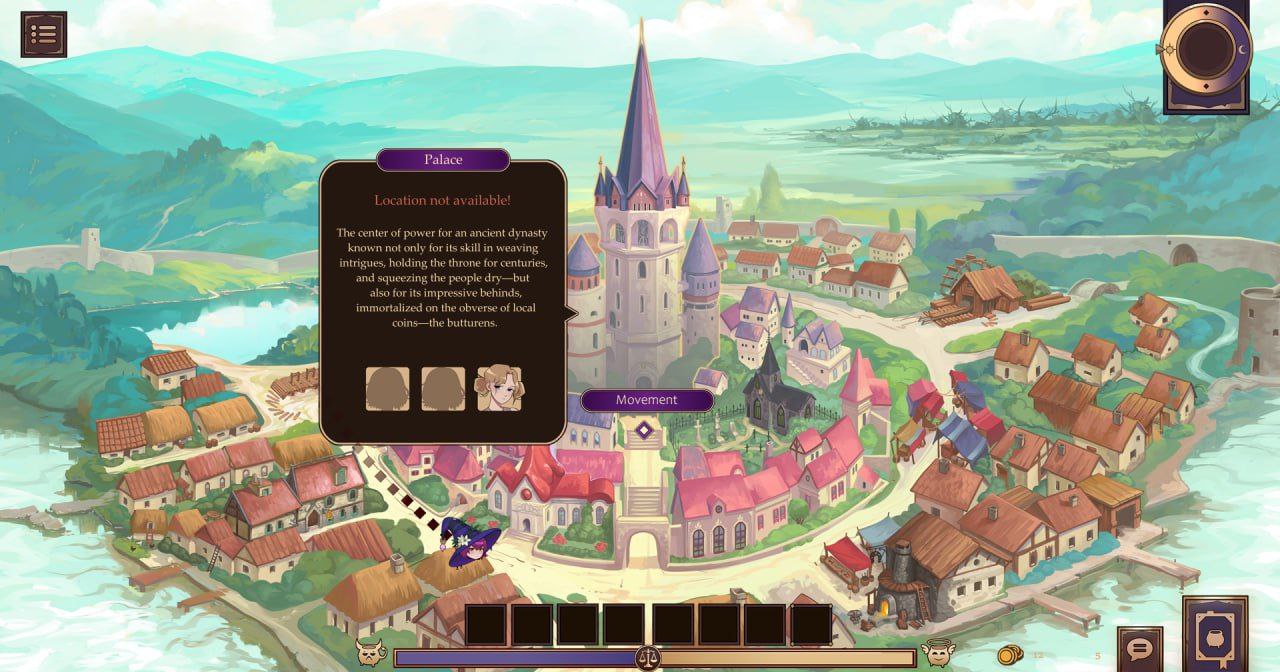Click the Palace location title
Screen dimensions: 1280x672
[x=443, y=160]
